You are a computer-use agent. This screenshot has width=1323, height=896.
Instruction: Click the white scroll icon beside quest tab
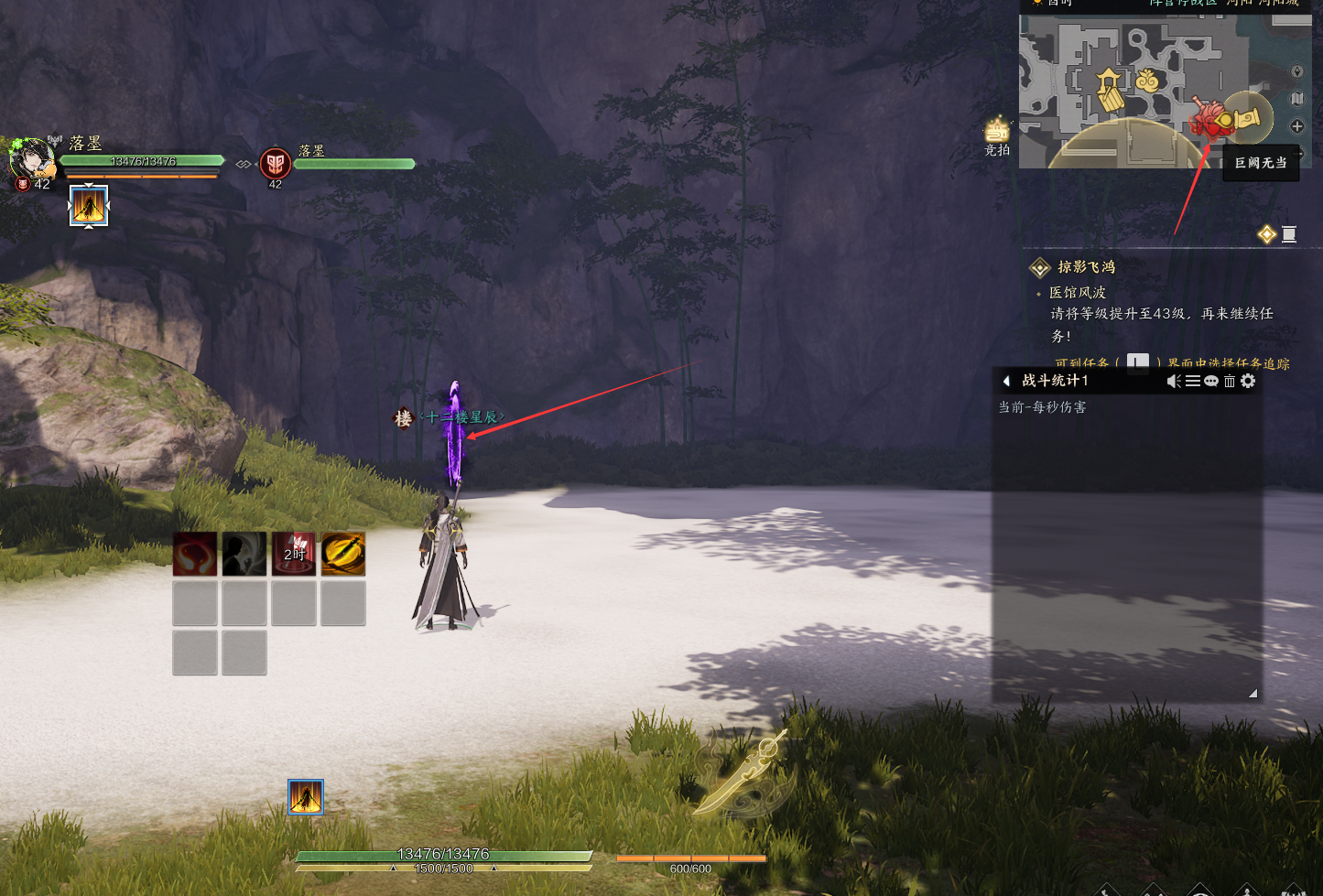point(1289,235)
